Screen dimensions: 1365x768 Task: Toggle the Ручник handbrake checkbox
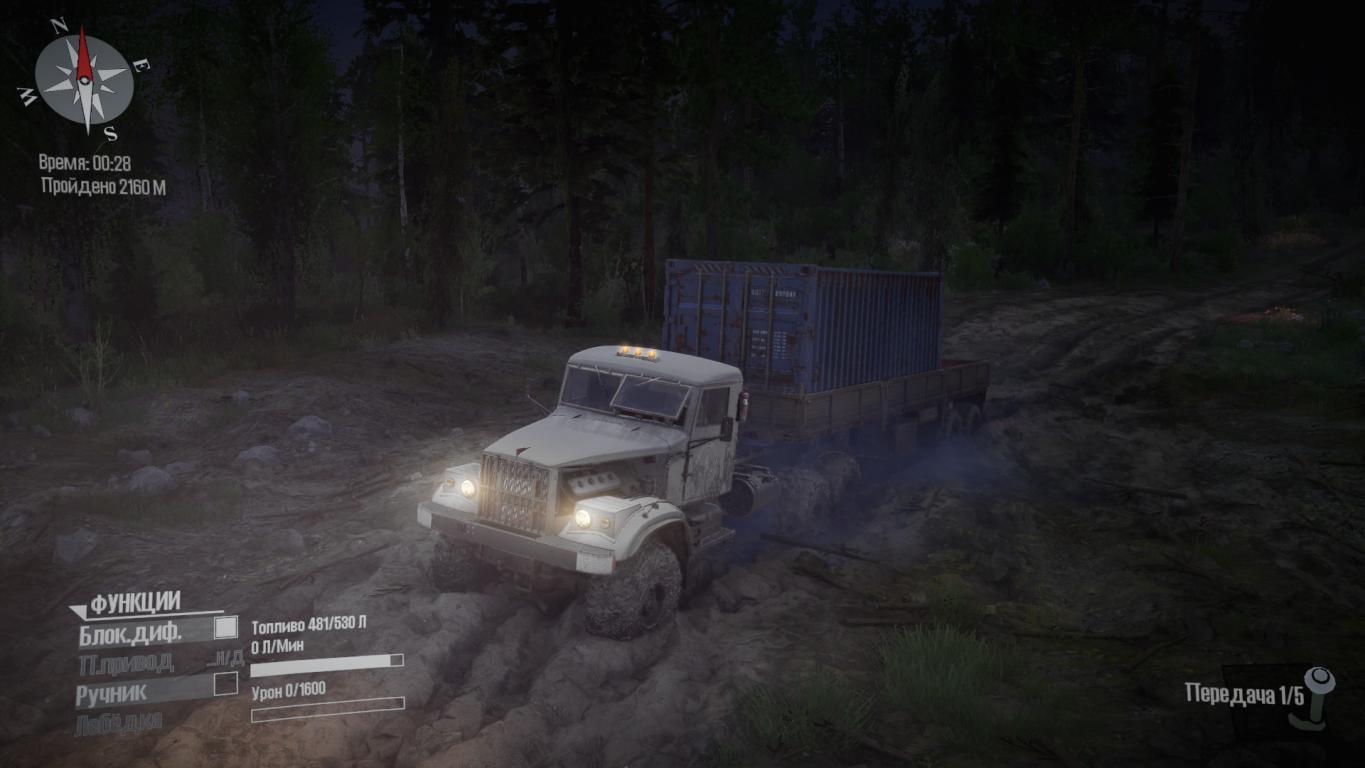[226, 685]
